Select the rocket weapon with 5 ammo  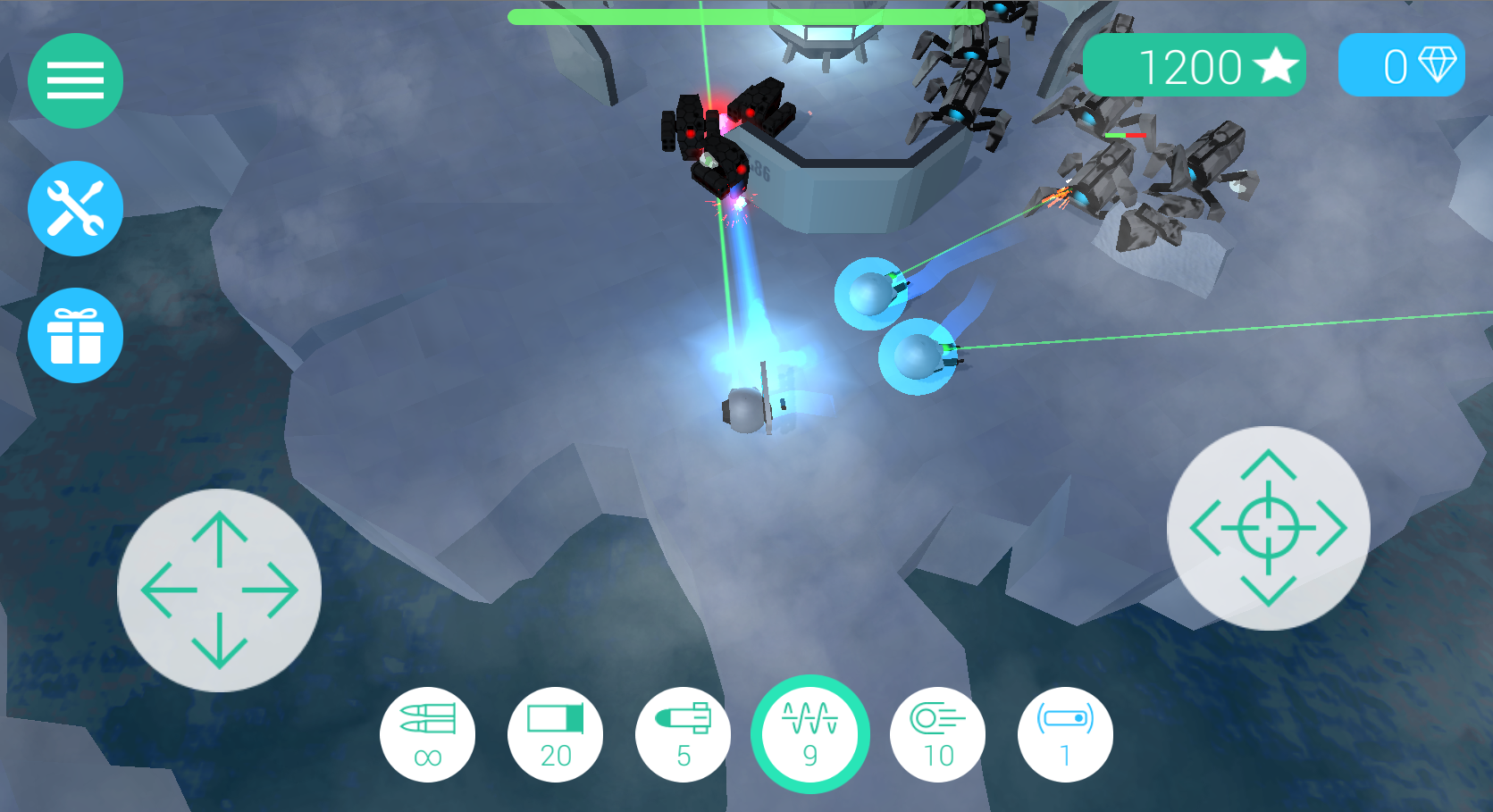683,734
